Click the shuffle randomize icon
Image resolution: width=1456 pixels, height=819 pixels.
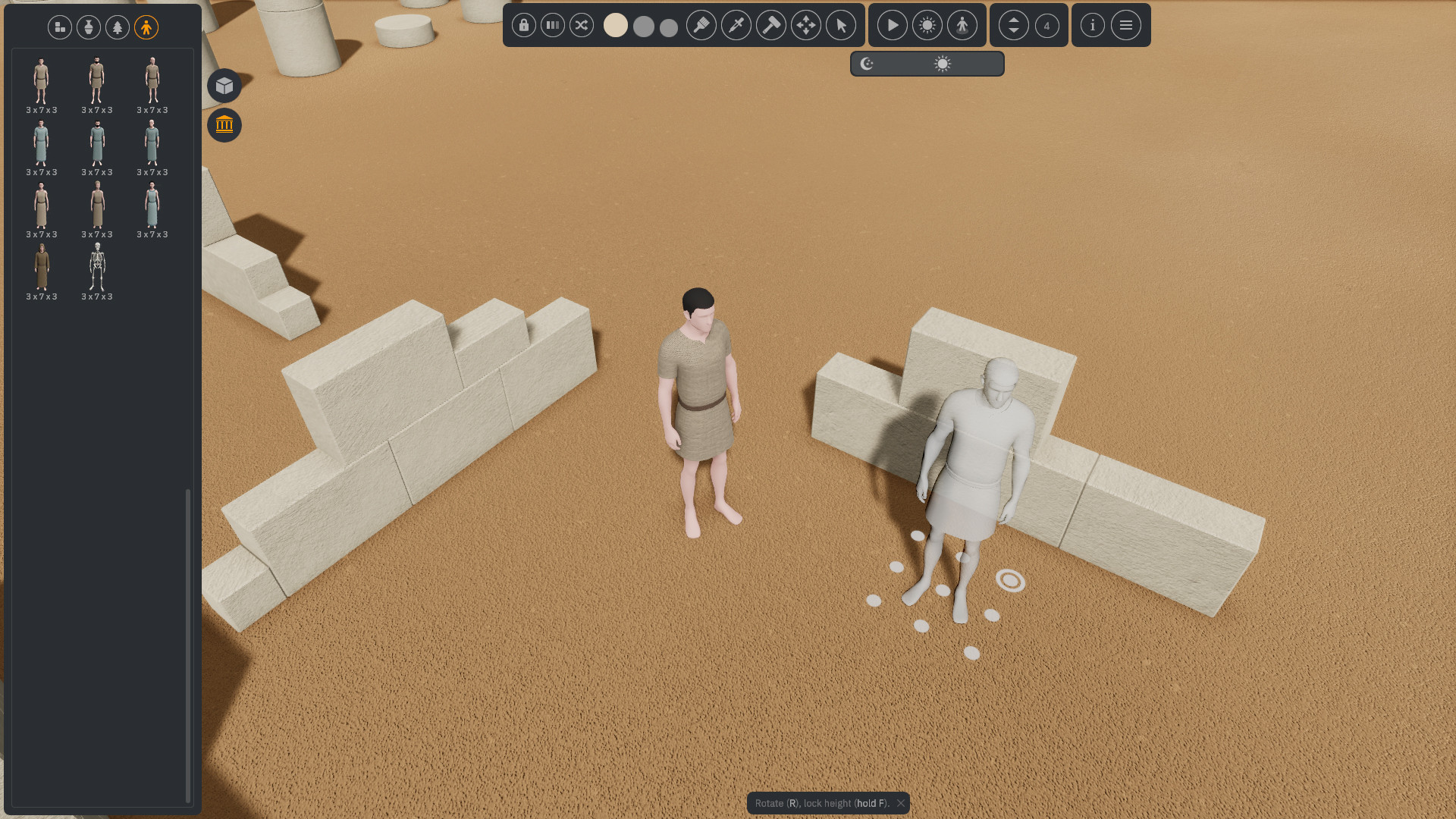coord(582,25)
